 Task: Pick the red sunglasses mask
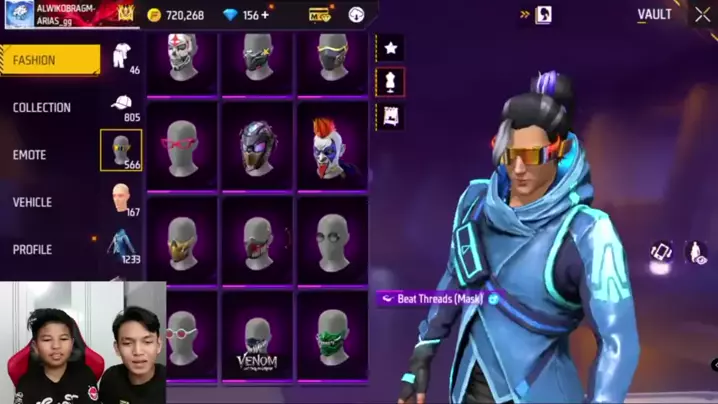183,146
